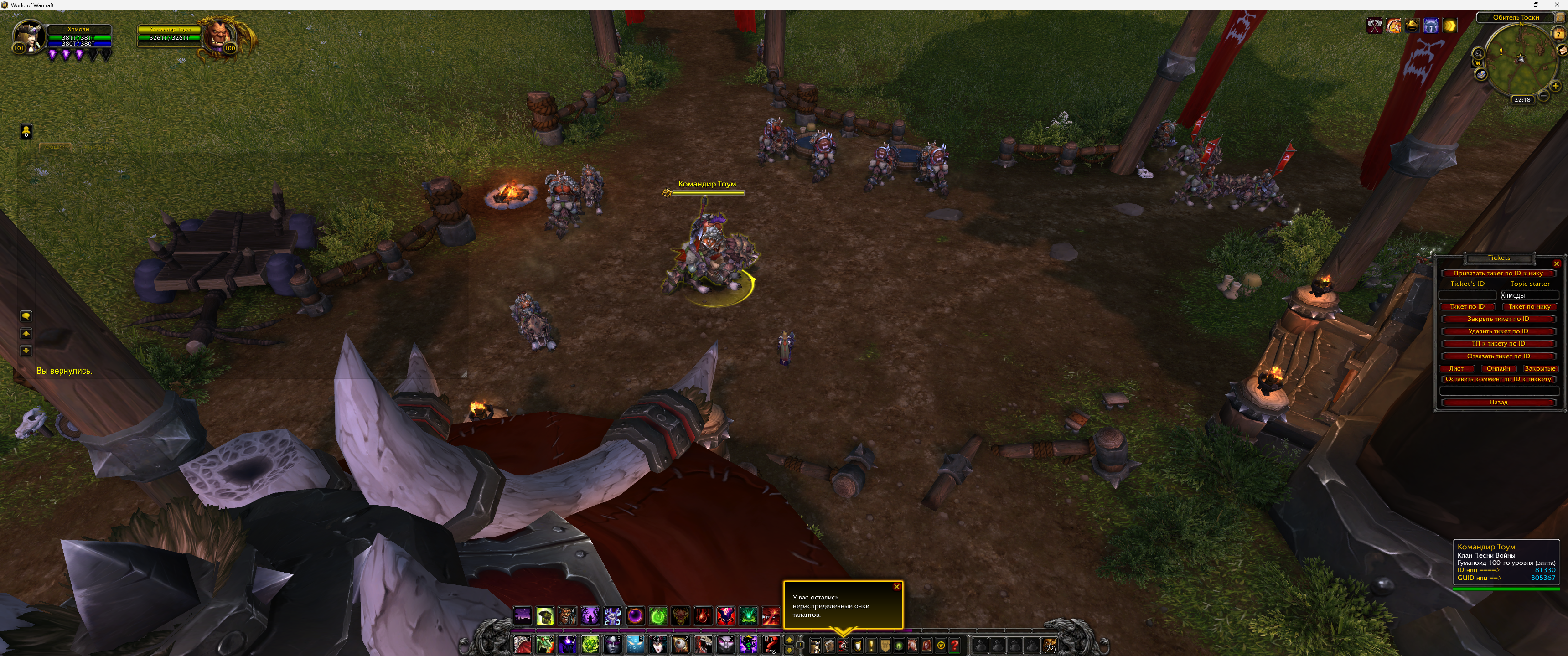Focus the Ticket's ID input field

(1467, 296)
